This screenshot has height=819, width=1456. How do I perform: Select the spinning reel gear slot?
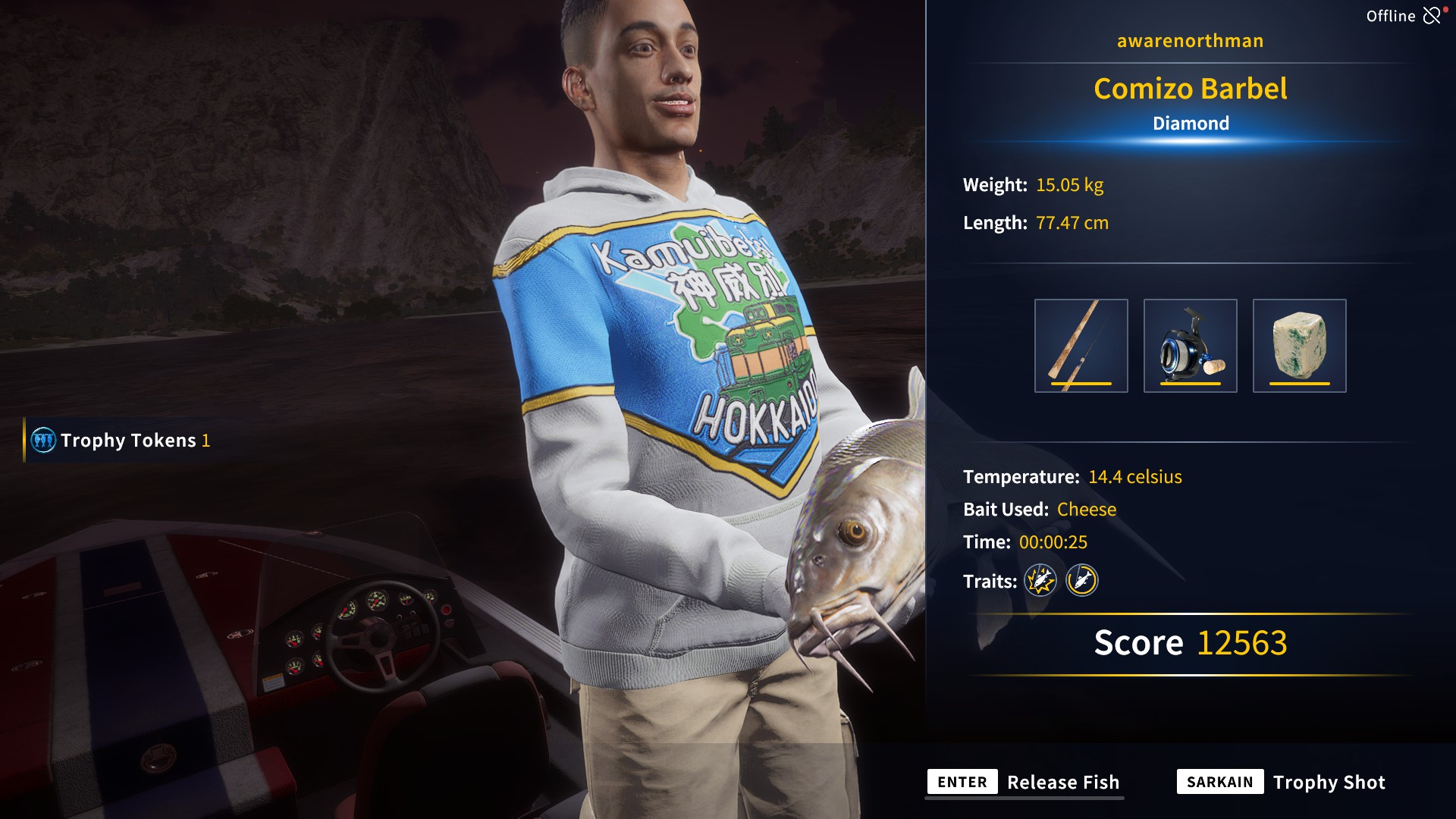pyautogui.click(x=1190, y=346)
